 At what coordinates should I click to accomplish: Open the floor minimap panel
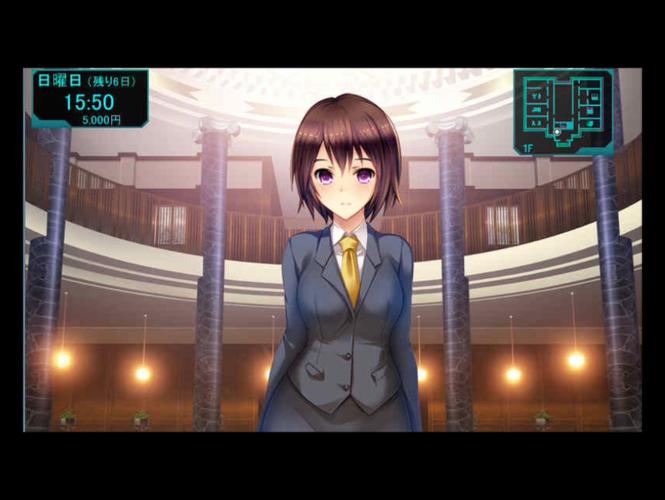563,111
